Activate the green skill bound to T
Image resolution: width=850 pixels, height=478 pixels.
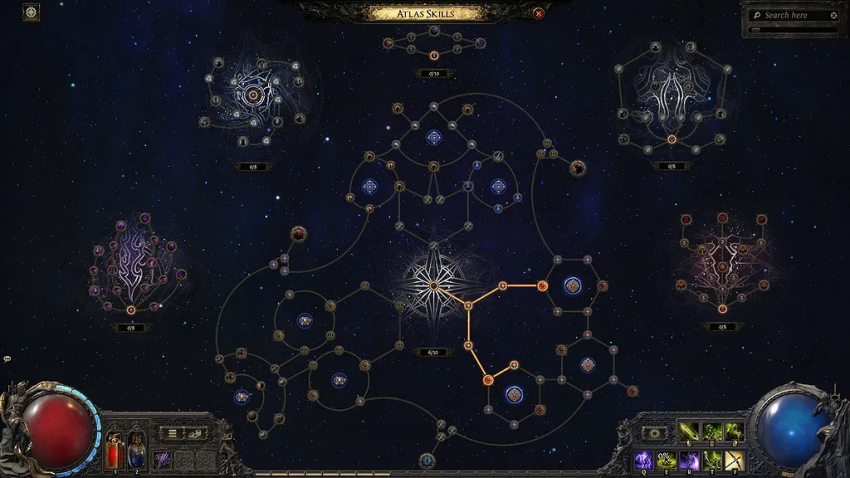coord(711,460)
